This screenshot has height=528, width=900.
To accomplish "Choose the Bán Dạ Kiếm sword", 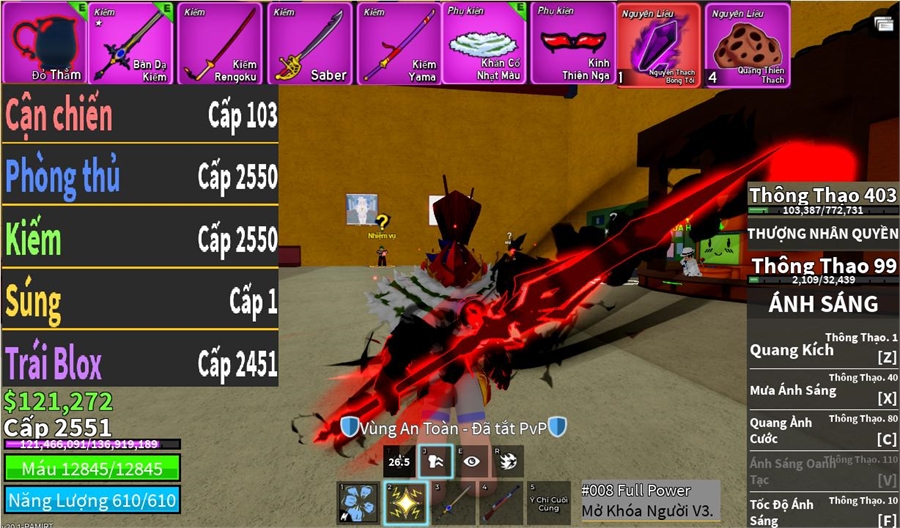I will point(133,42).
